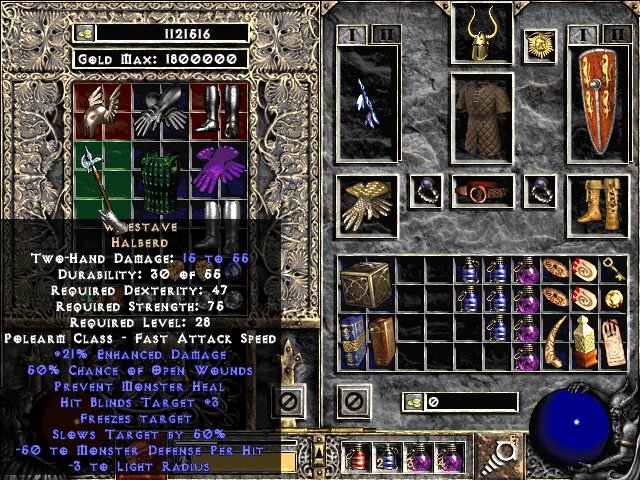Close the stash panel
This screenshot has width=640, height=480.
tap(289, 402)
